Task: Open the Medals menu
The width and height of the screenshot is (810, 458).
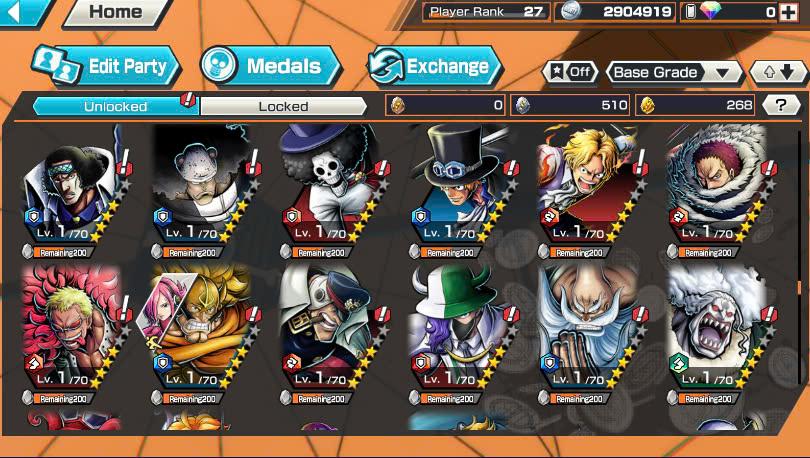Action: pos(270,67)
